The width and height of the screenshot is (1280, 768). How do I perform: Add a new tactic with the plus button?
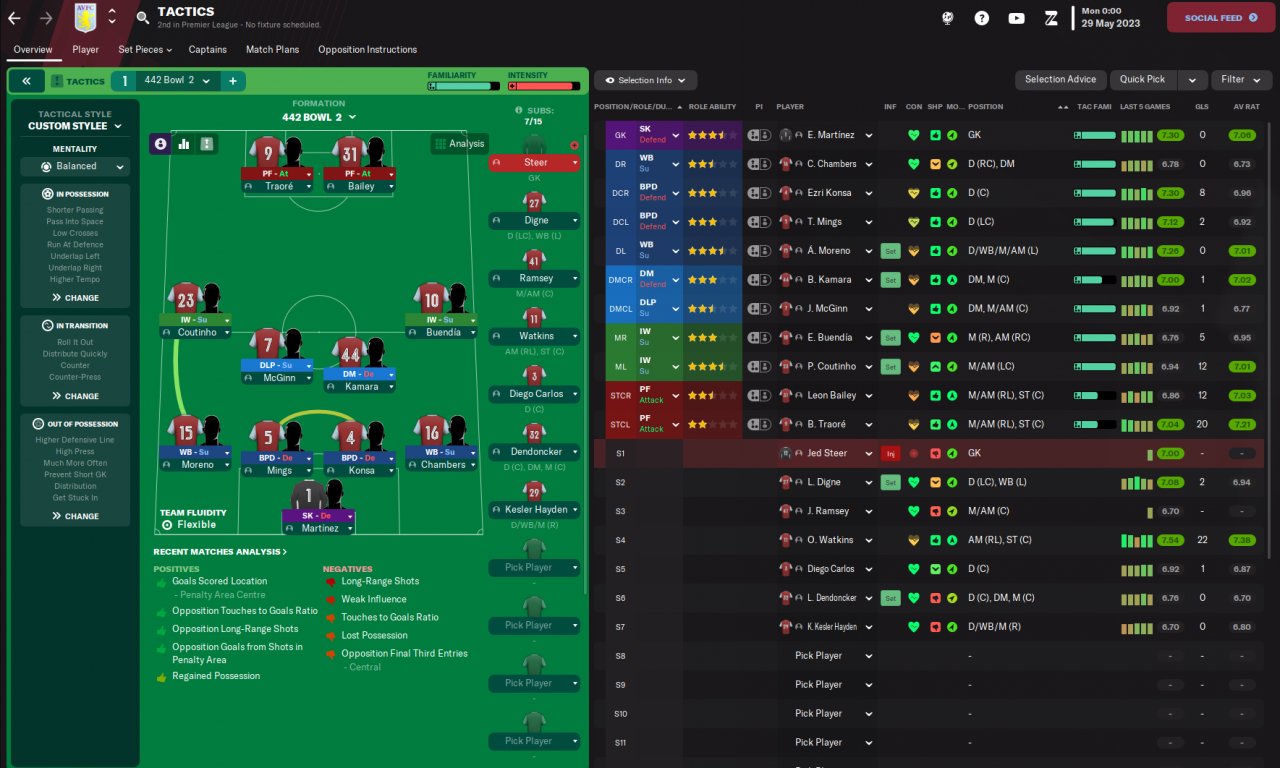click(232, 81)
